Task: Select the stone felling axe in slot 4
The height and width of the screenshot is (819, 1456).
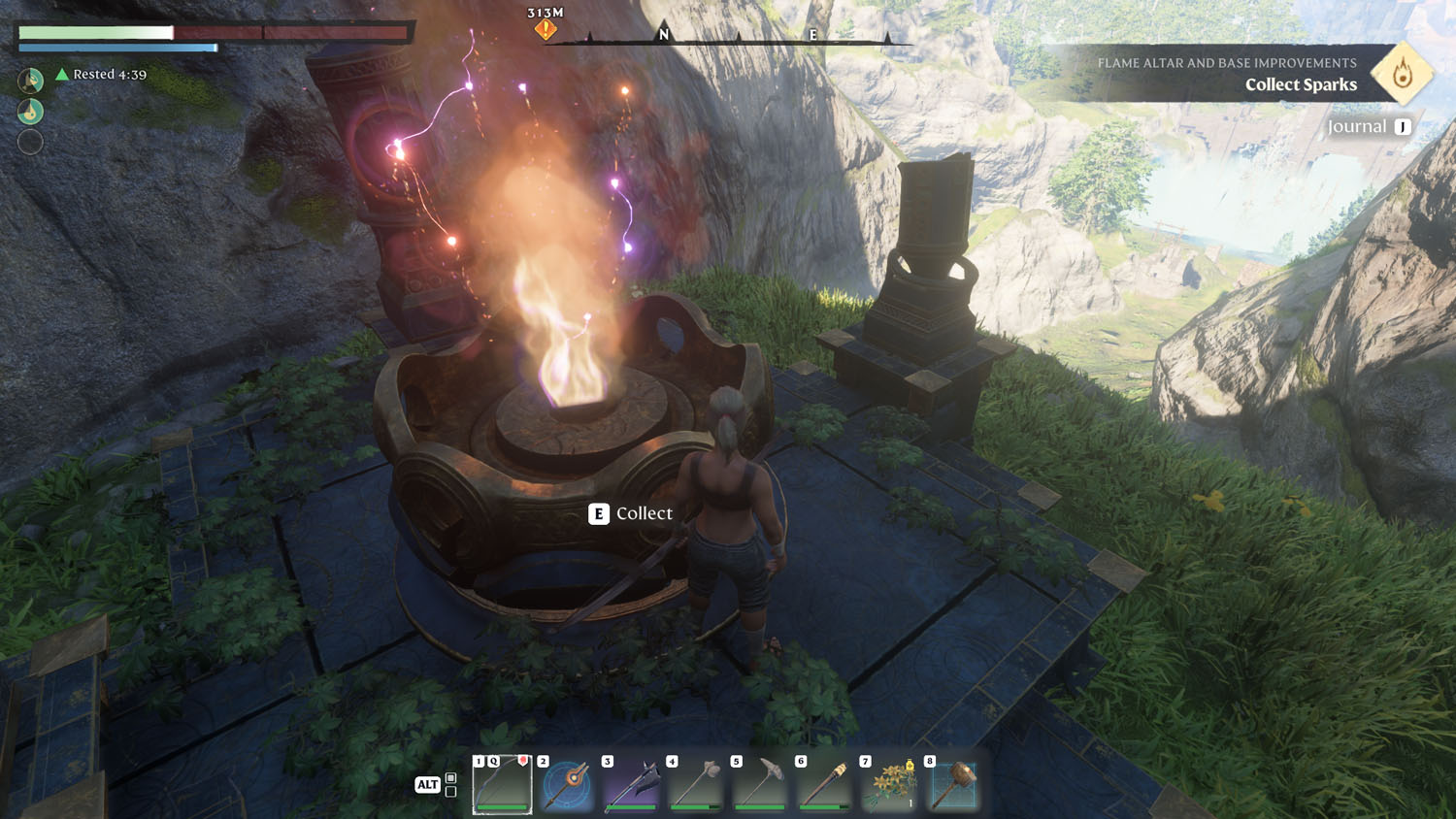Action: (696, 784)
